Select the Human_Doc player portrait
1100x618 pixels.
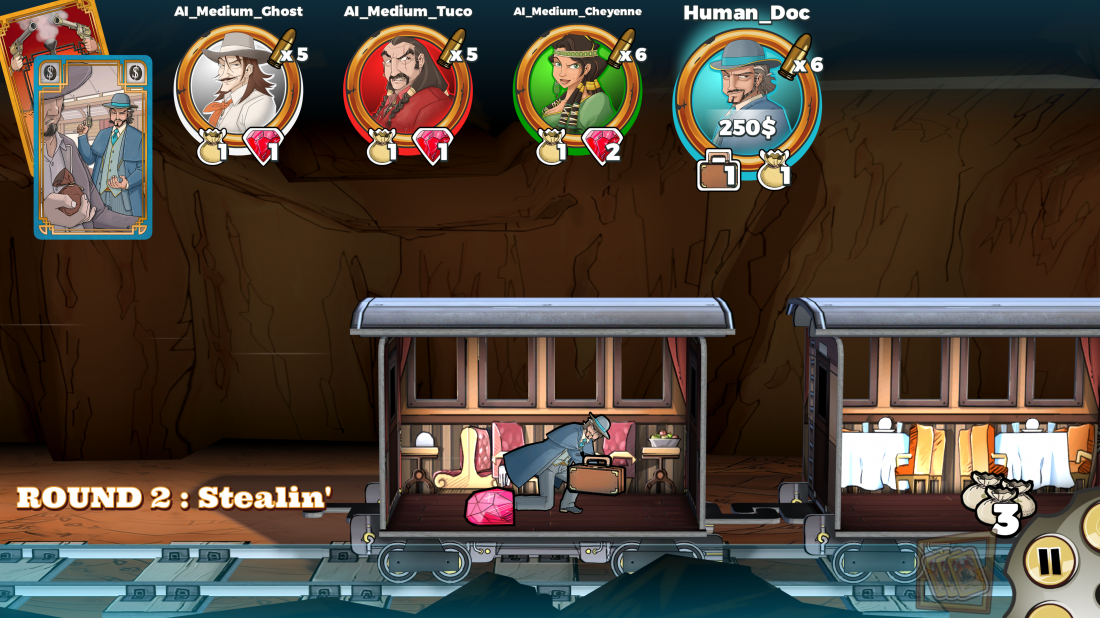[746, 95]
